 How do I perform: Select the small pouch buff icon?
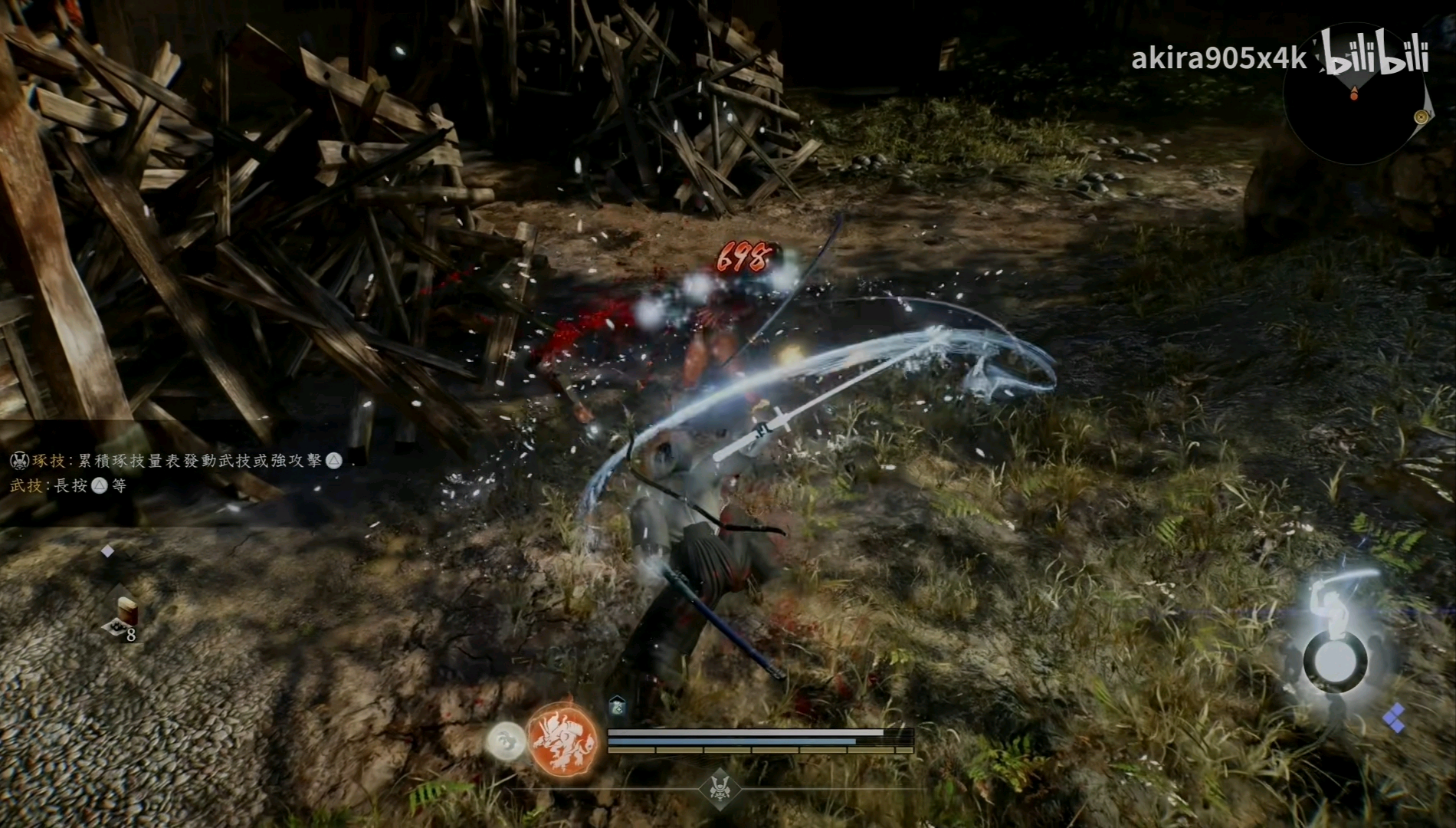(618, 706)
